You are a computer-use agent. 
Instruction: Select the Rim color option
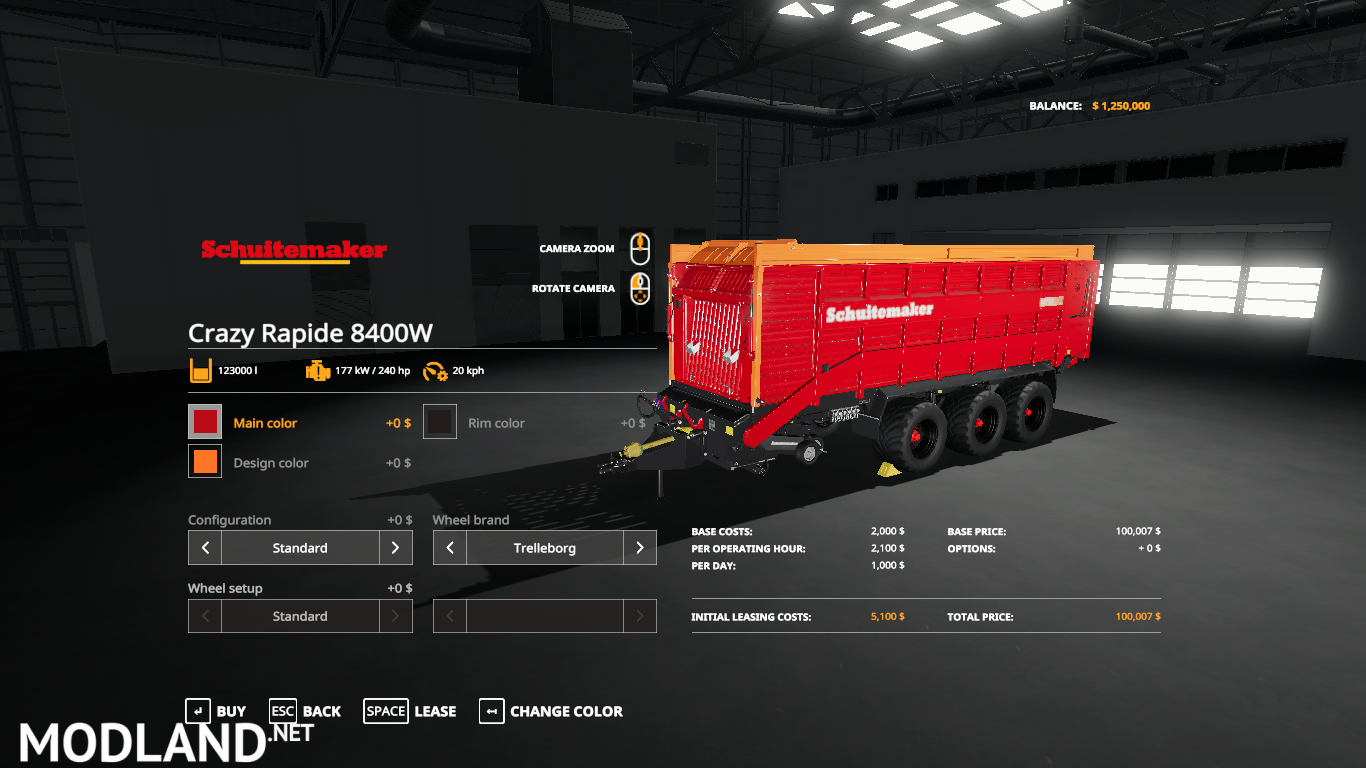tap(497, 422)
